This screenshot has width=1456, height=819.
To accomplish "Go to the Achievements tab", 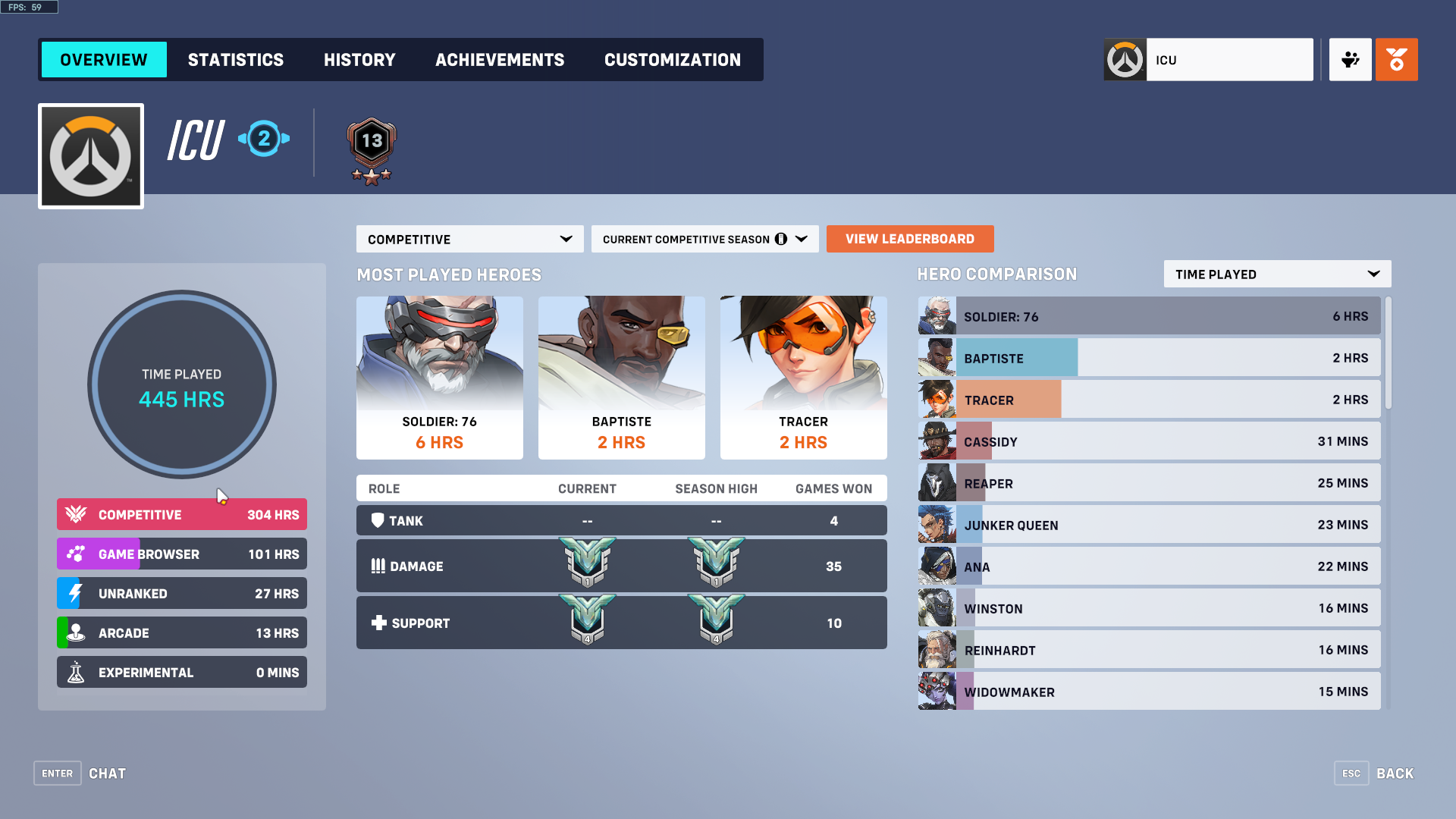I will click(500, 60).
